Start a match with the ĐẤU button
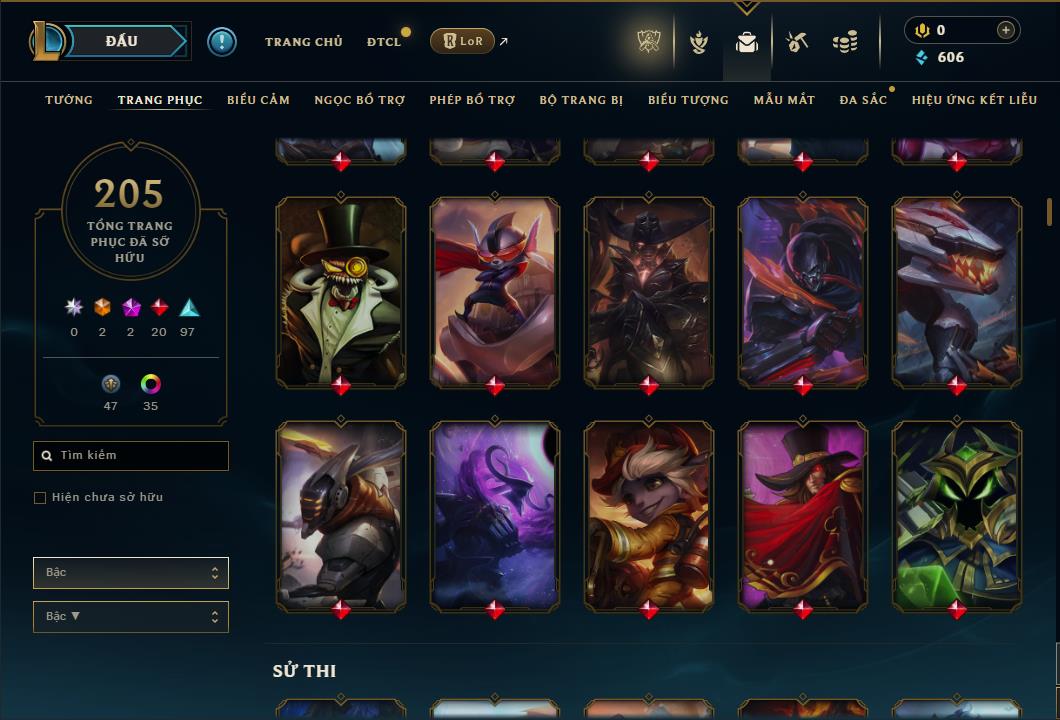The image size is (1060, 720). 122,41
